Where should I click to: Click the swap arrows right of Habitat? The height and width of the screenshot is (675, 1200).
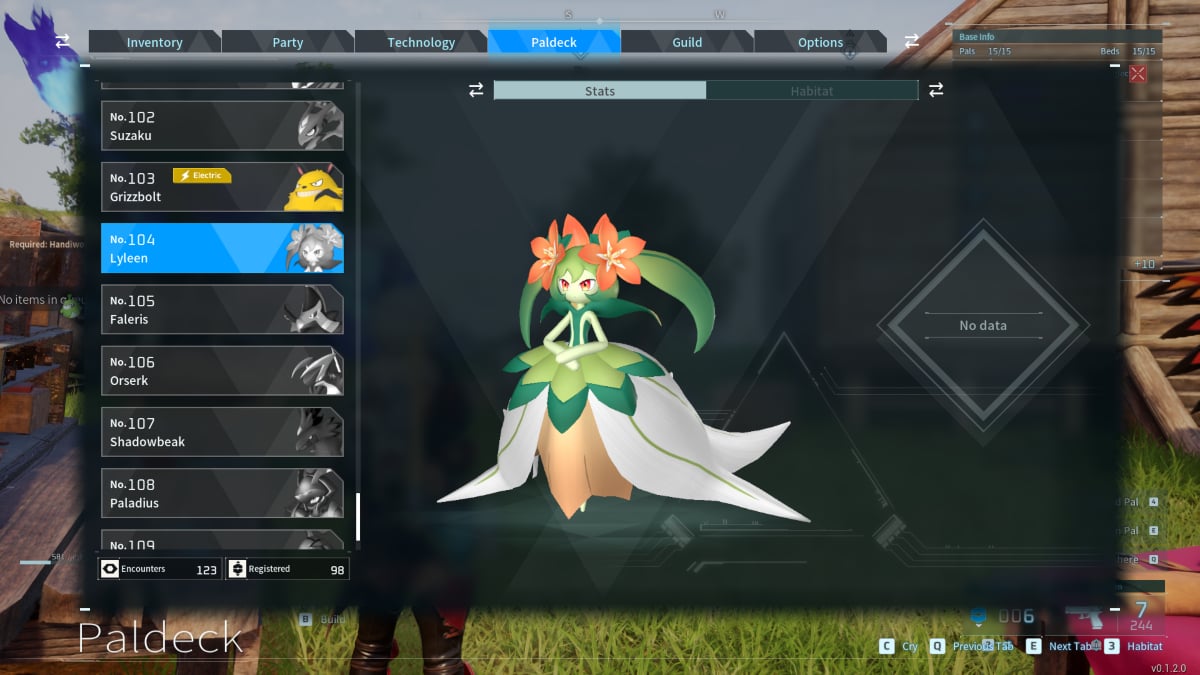coord(936,90)
